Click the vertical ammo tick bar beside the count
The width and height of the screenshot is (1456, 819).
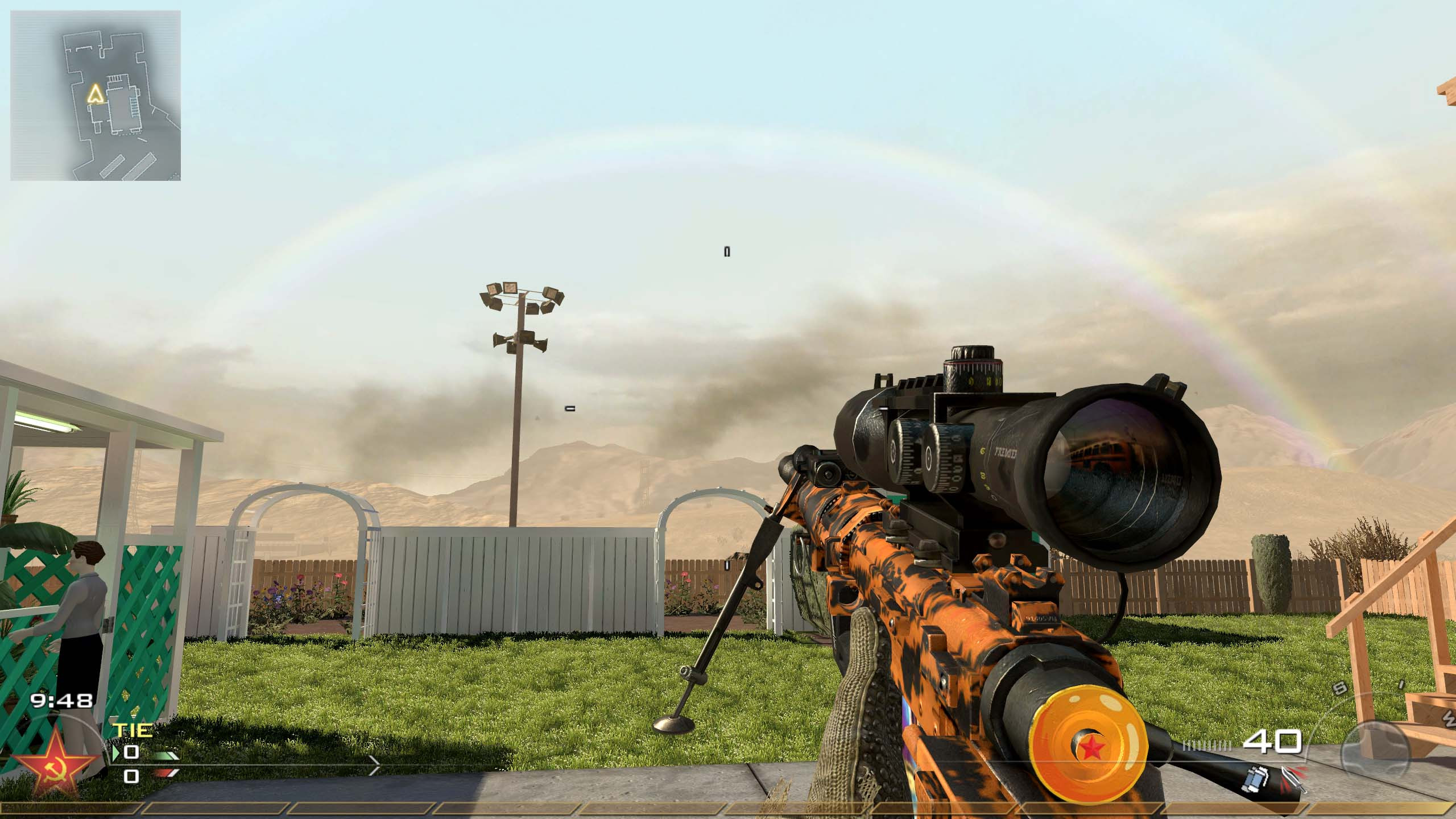click(1208, 746)
